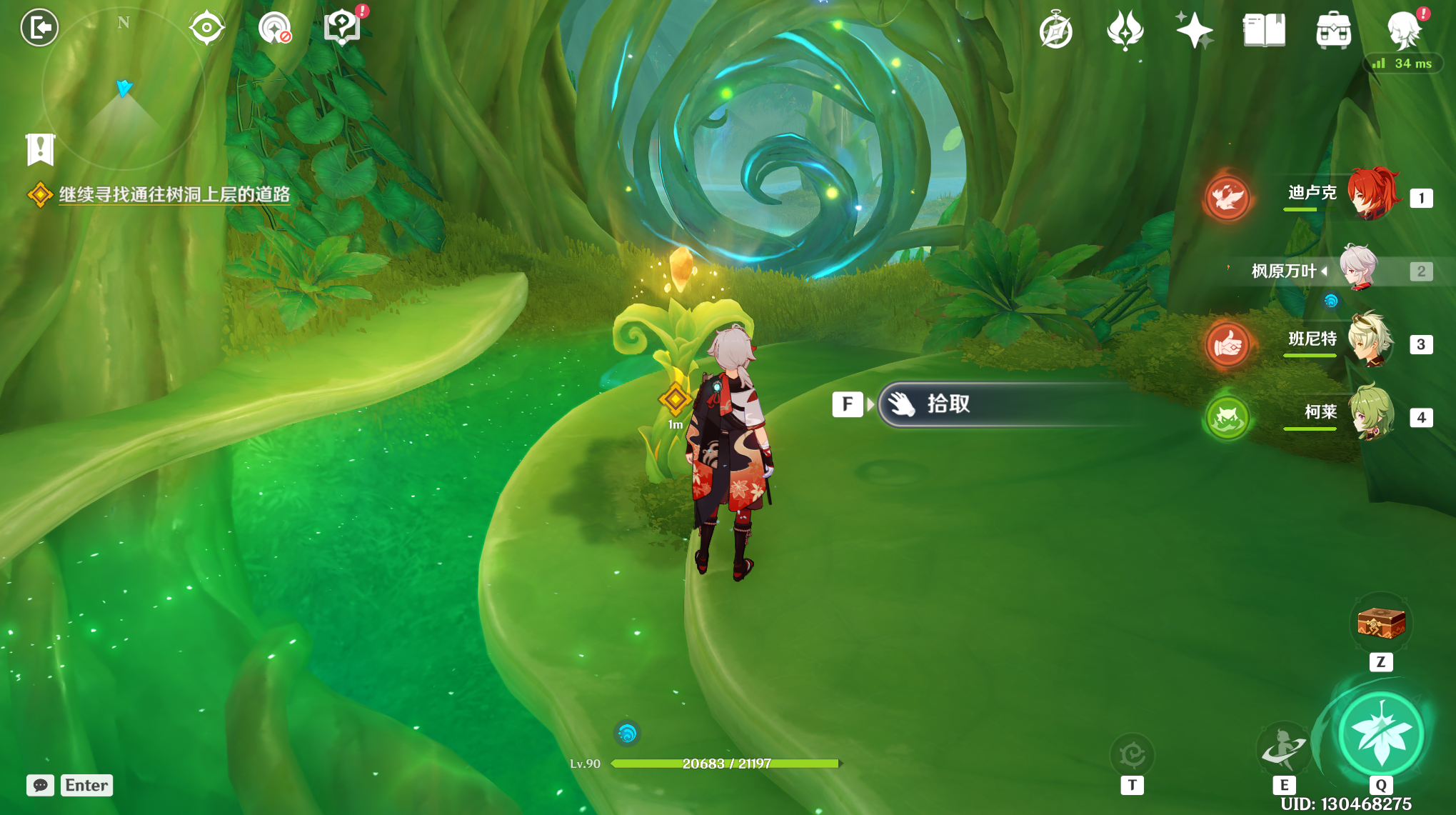
Task: Open the backpack inventory
Action: pos(1333,31)
